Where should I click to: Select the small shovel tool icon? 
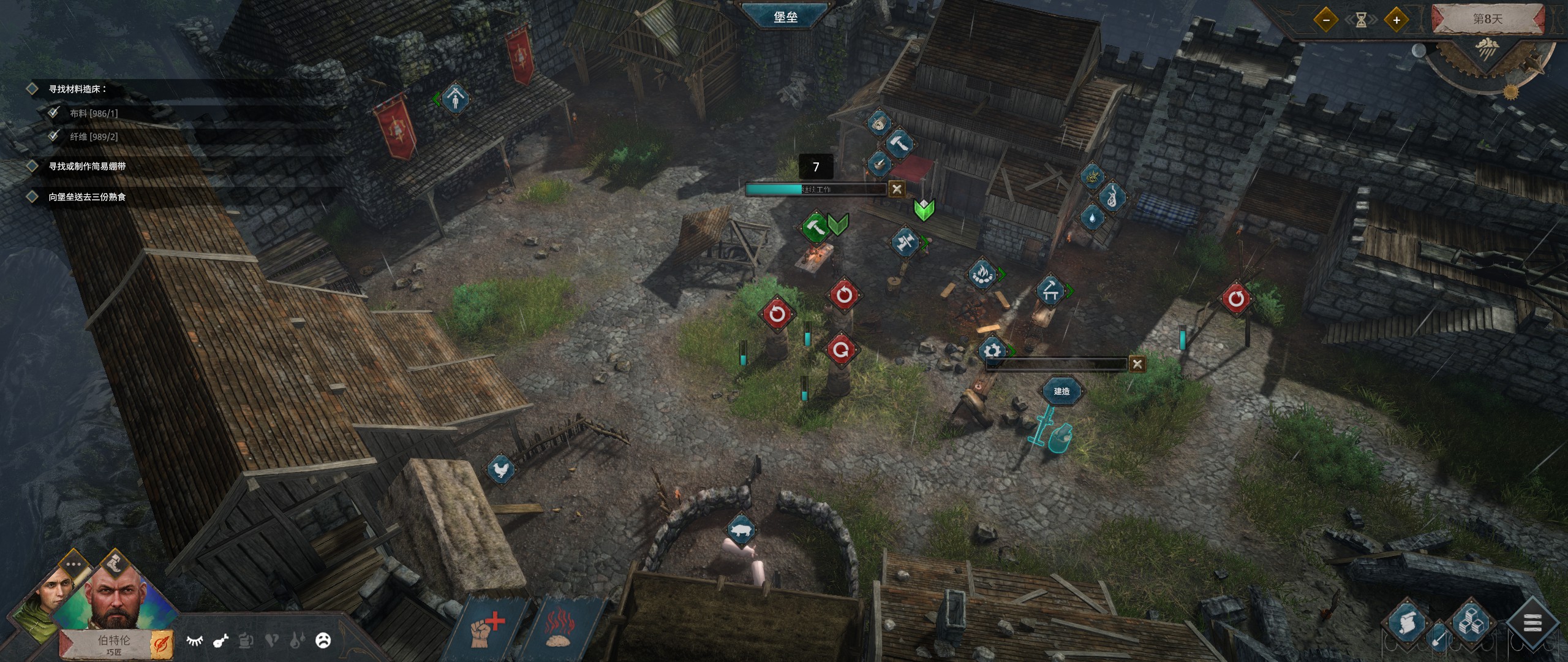coord(1438,637)
